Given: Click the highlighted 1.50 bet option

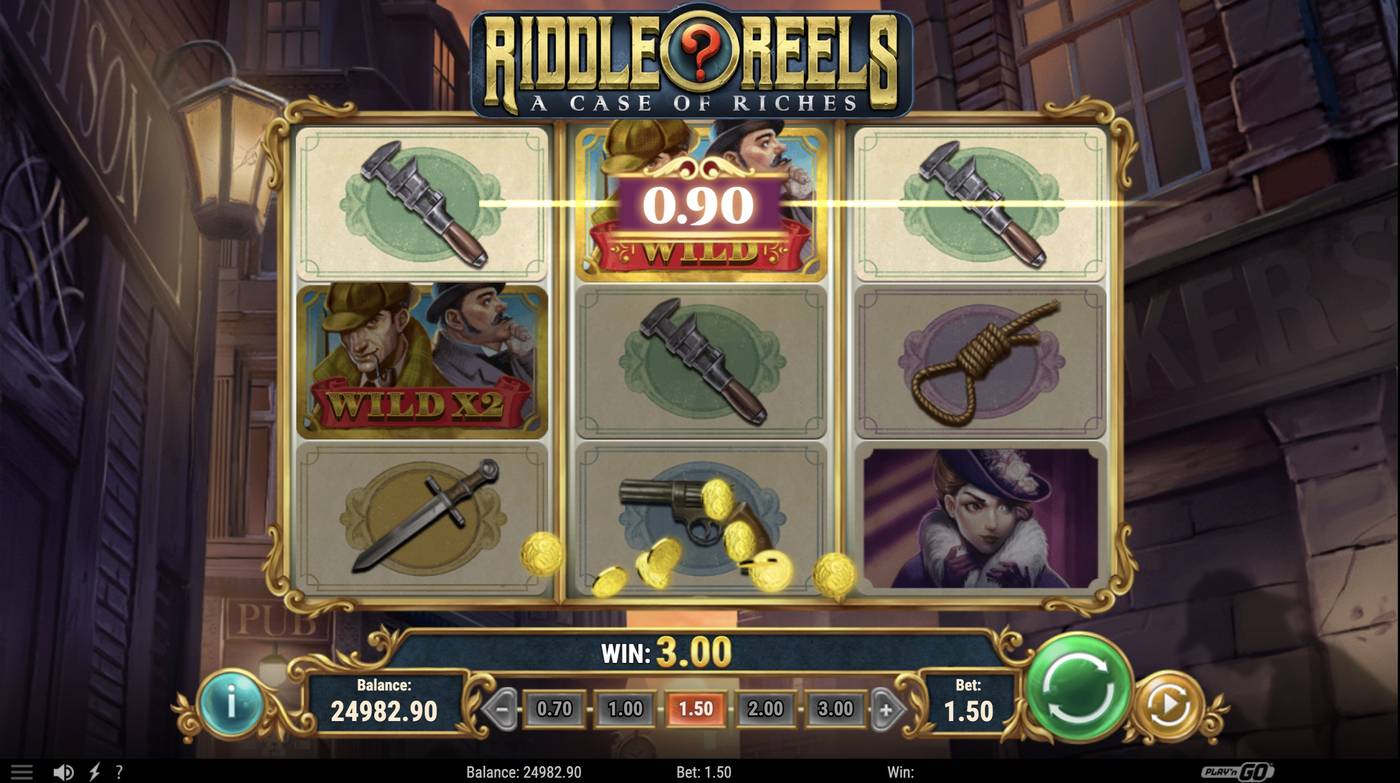Looking at the screenshot, I should (696, 708).
